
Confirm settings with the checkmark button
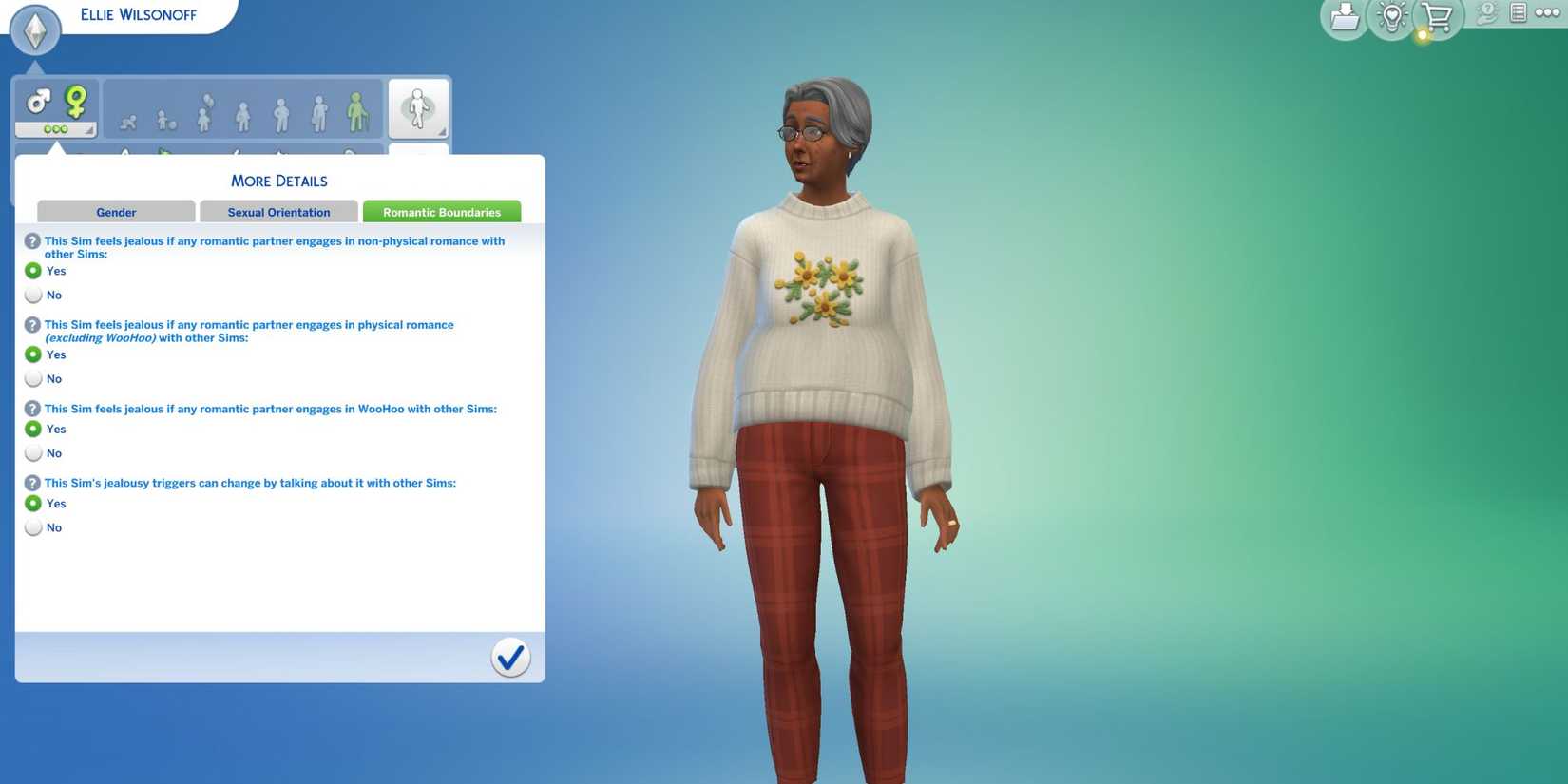pyautogui.click(x=510, y=657)
